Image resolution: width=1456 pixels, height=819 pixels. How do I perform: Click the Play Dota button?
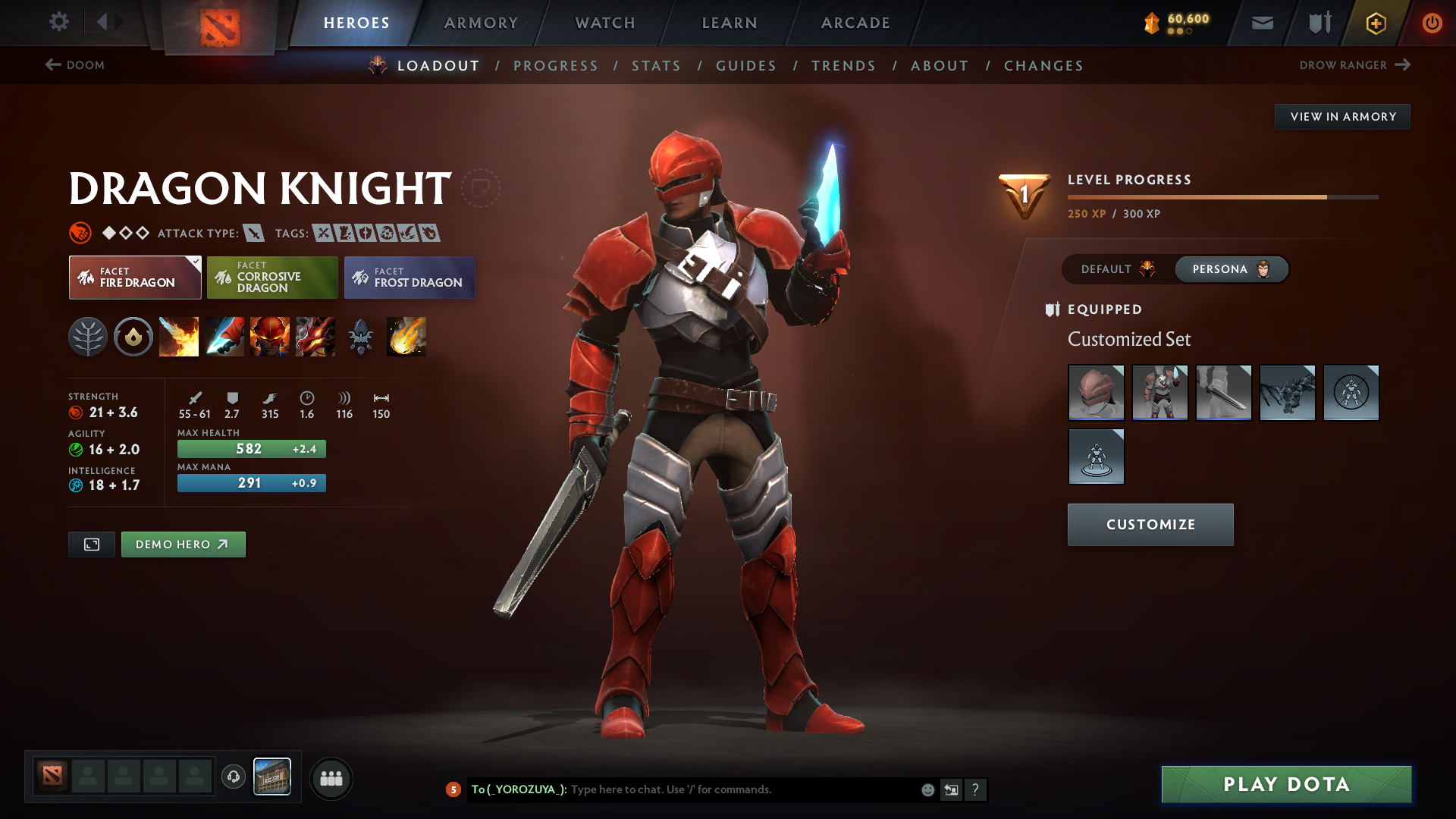tap(1286, 784)
